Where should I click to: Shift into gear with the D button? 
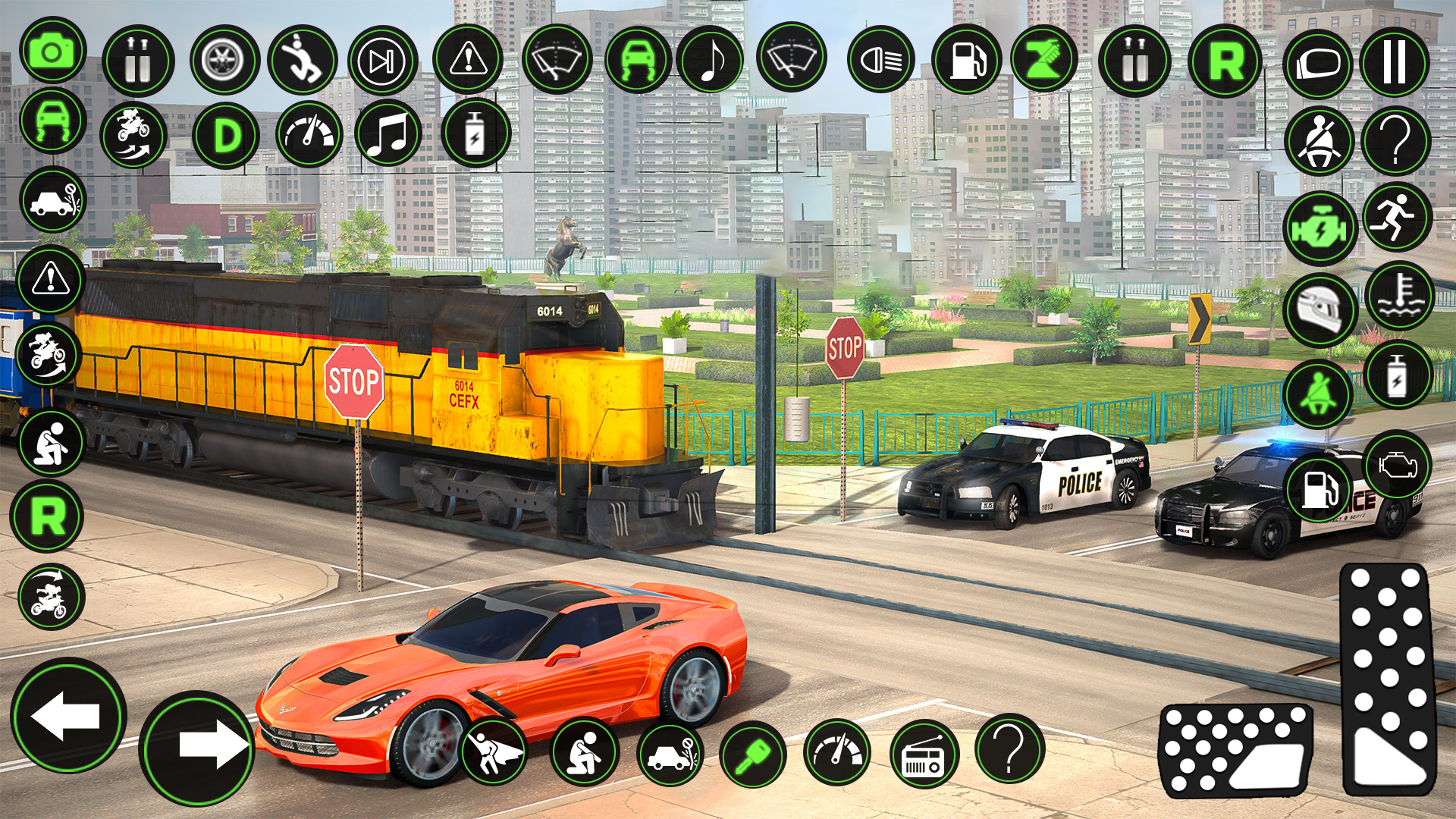[x=225, y=132]
